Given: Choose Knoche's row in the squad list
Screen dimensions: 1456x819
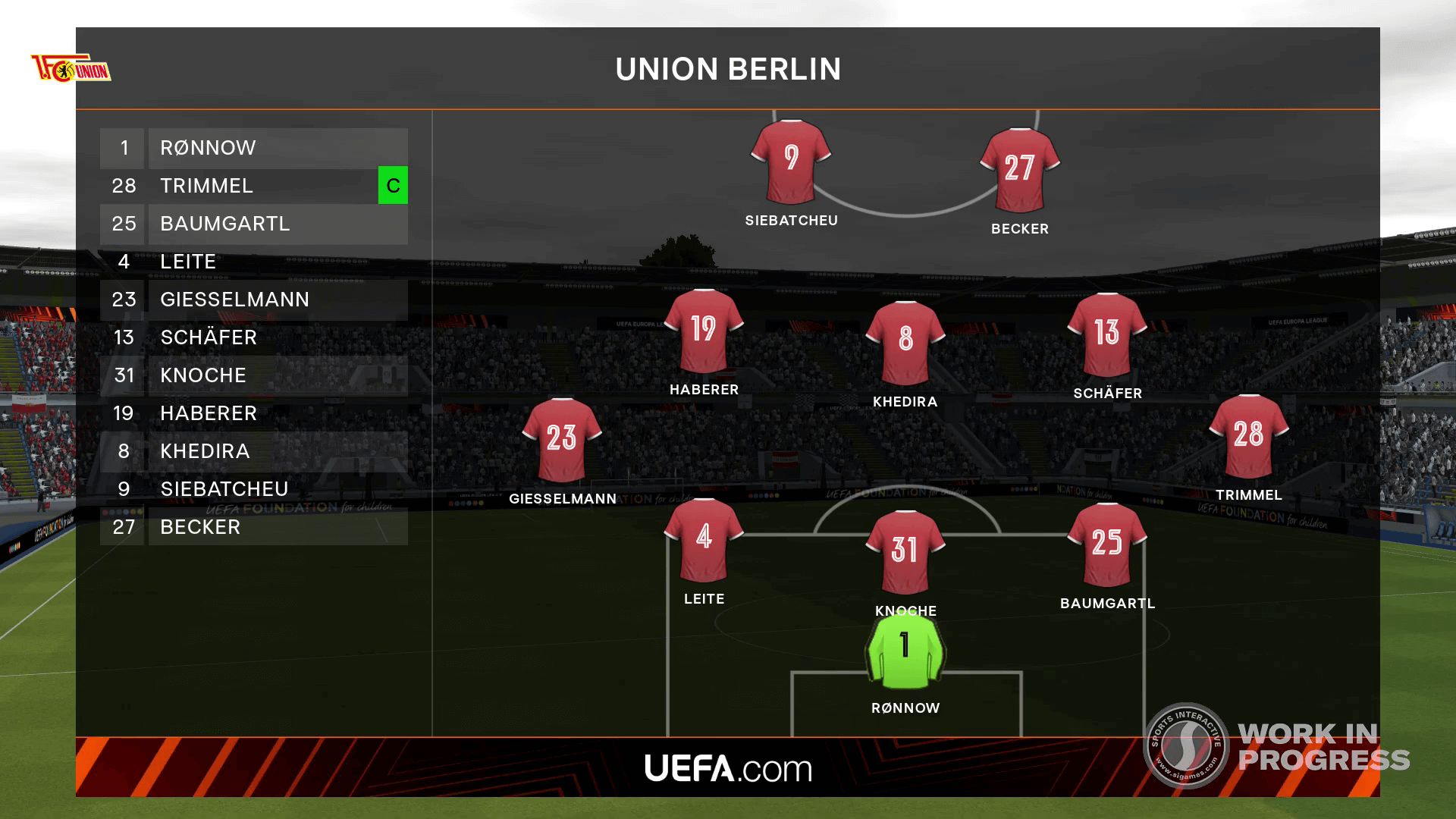Looking at the screenshot, I should tap(254, 375).
